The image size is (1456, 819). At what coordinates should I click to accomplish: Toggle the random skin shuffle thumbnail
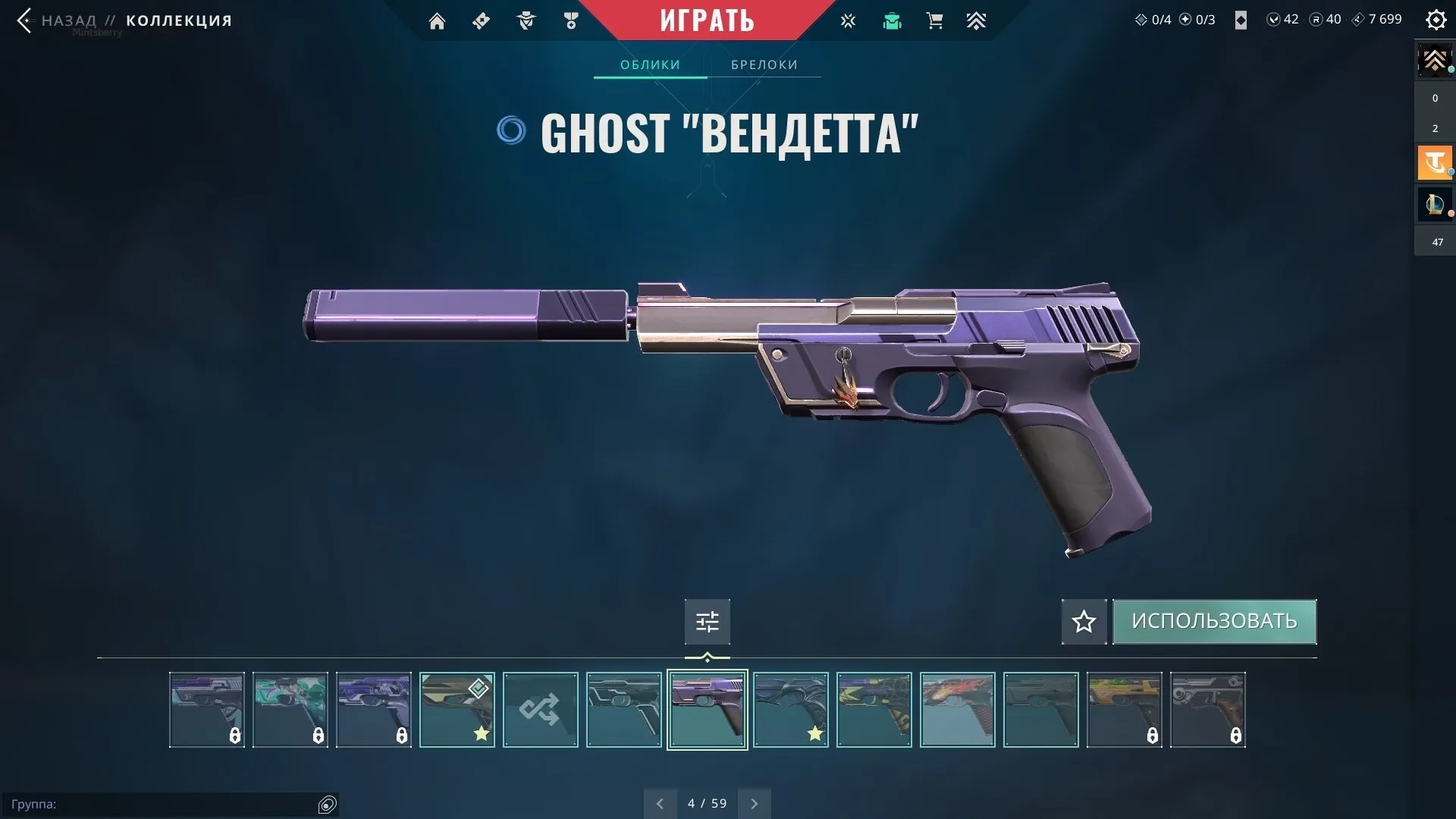[540, 709]
